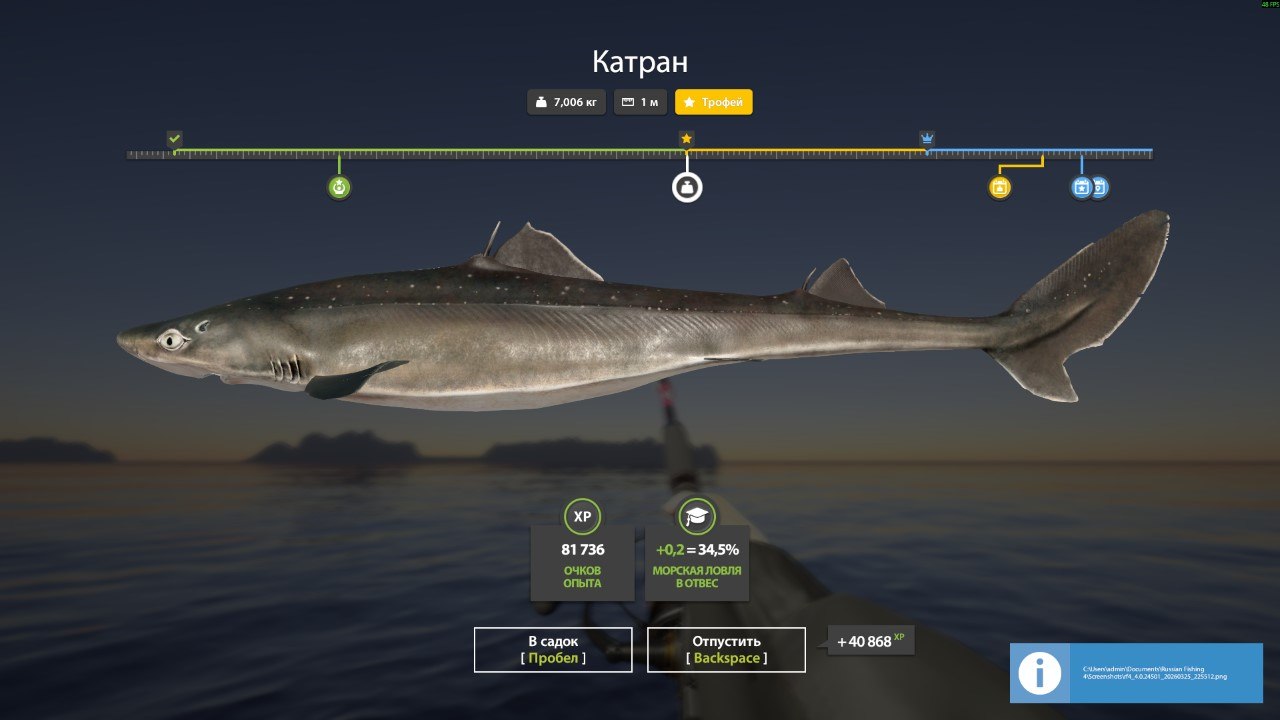Click the ruler icon on the 1 м badge
This screenshot has width=1280, height=720.
click(x=627, y=101)
